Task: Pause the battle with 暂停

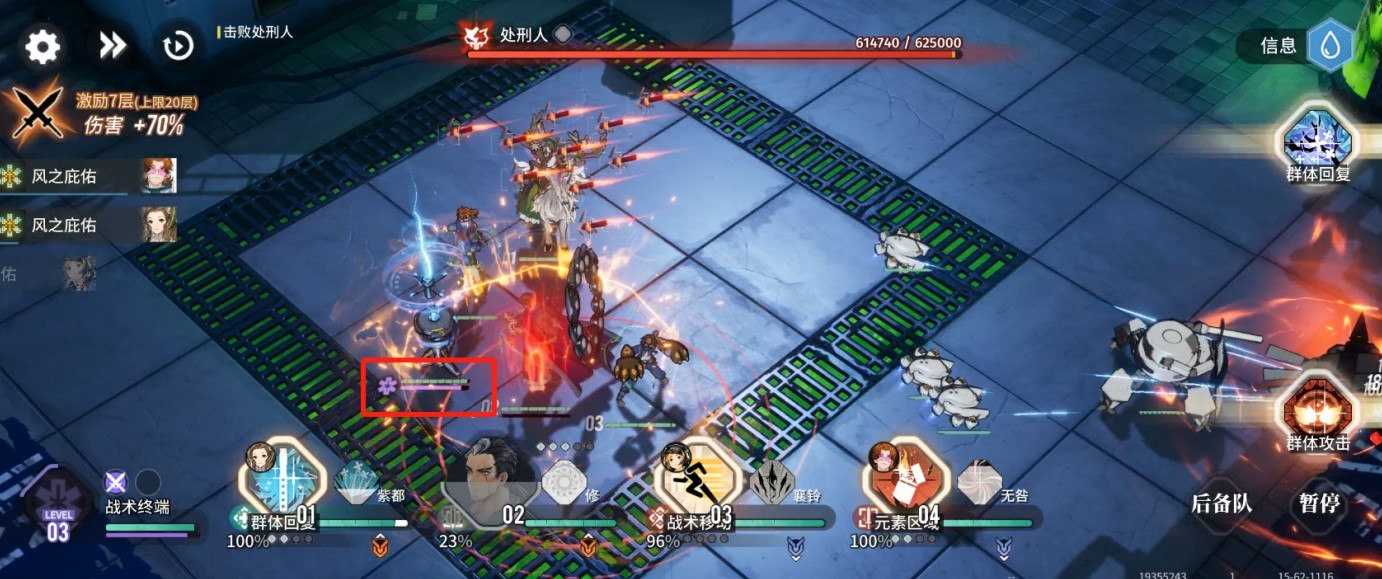Action: click(1317, 503)
